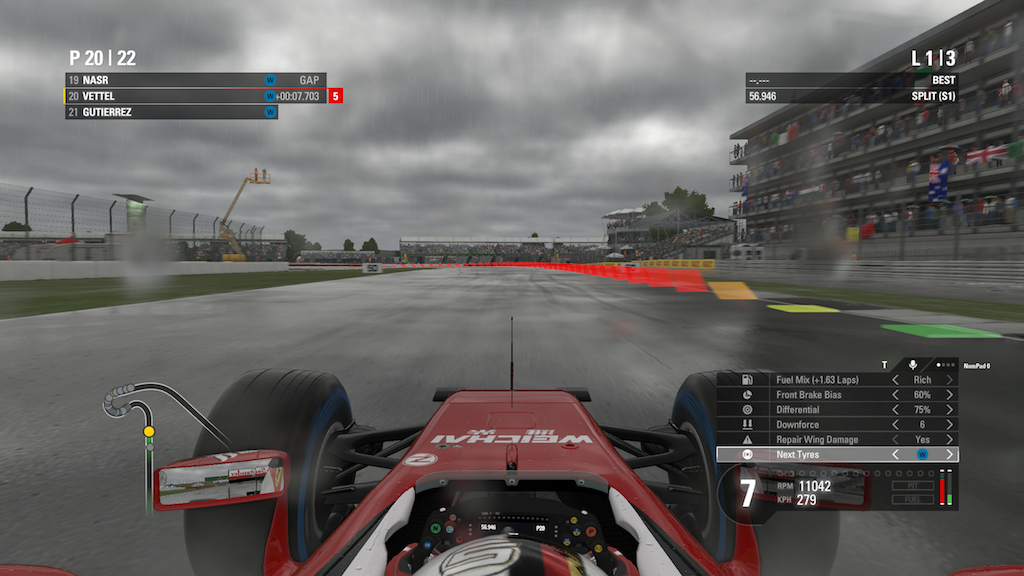The image size is (1024, 576).
Task: Select Nasr's row in the standings
Action: [x=170, y=80]
